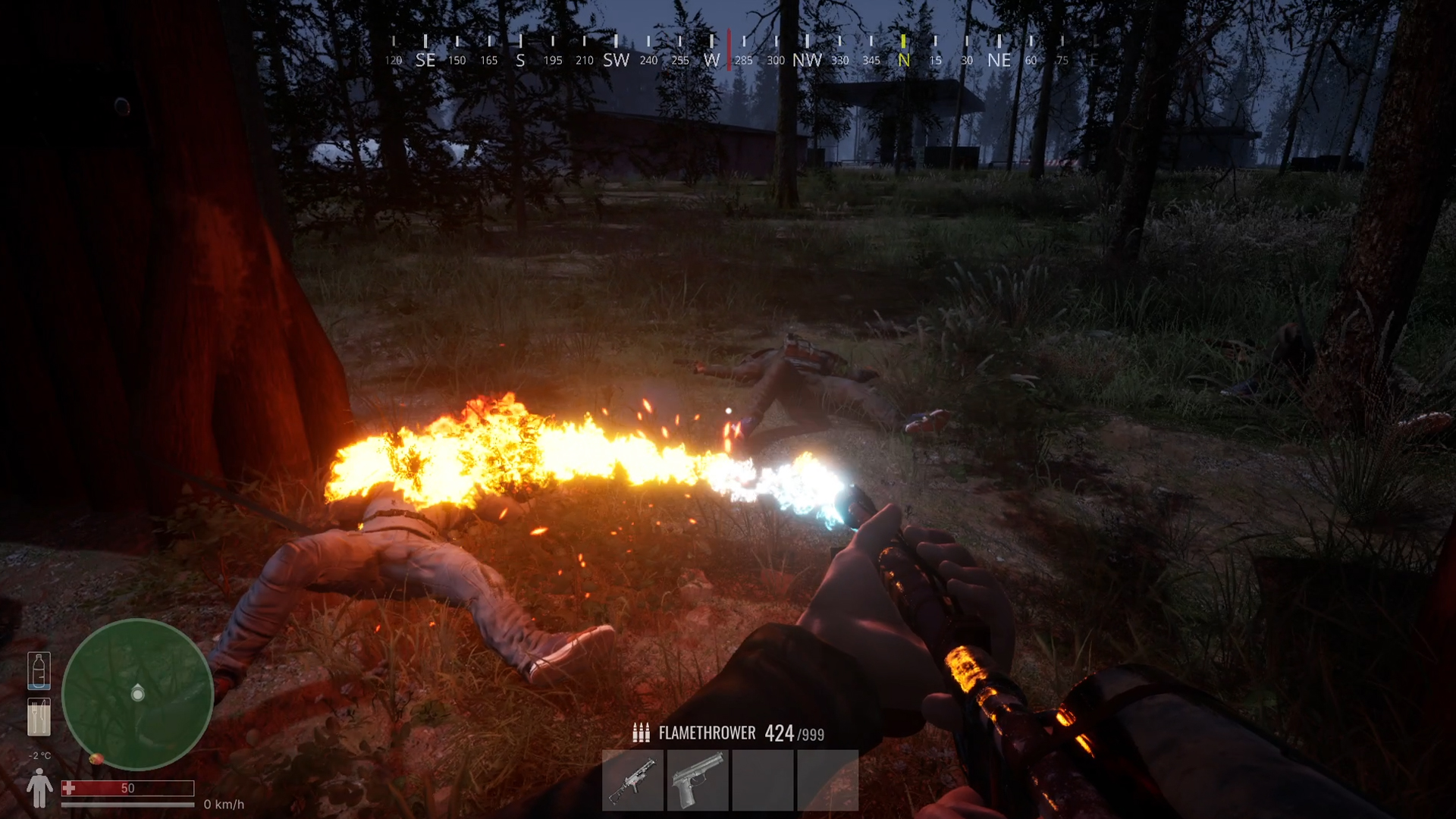Click the water bottle thirst icon
The image size is (1456, 819).
39,670
